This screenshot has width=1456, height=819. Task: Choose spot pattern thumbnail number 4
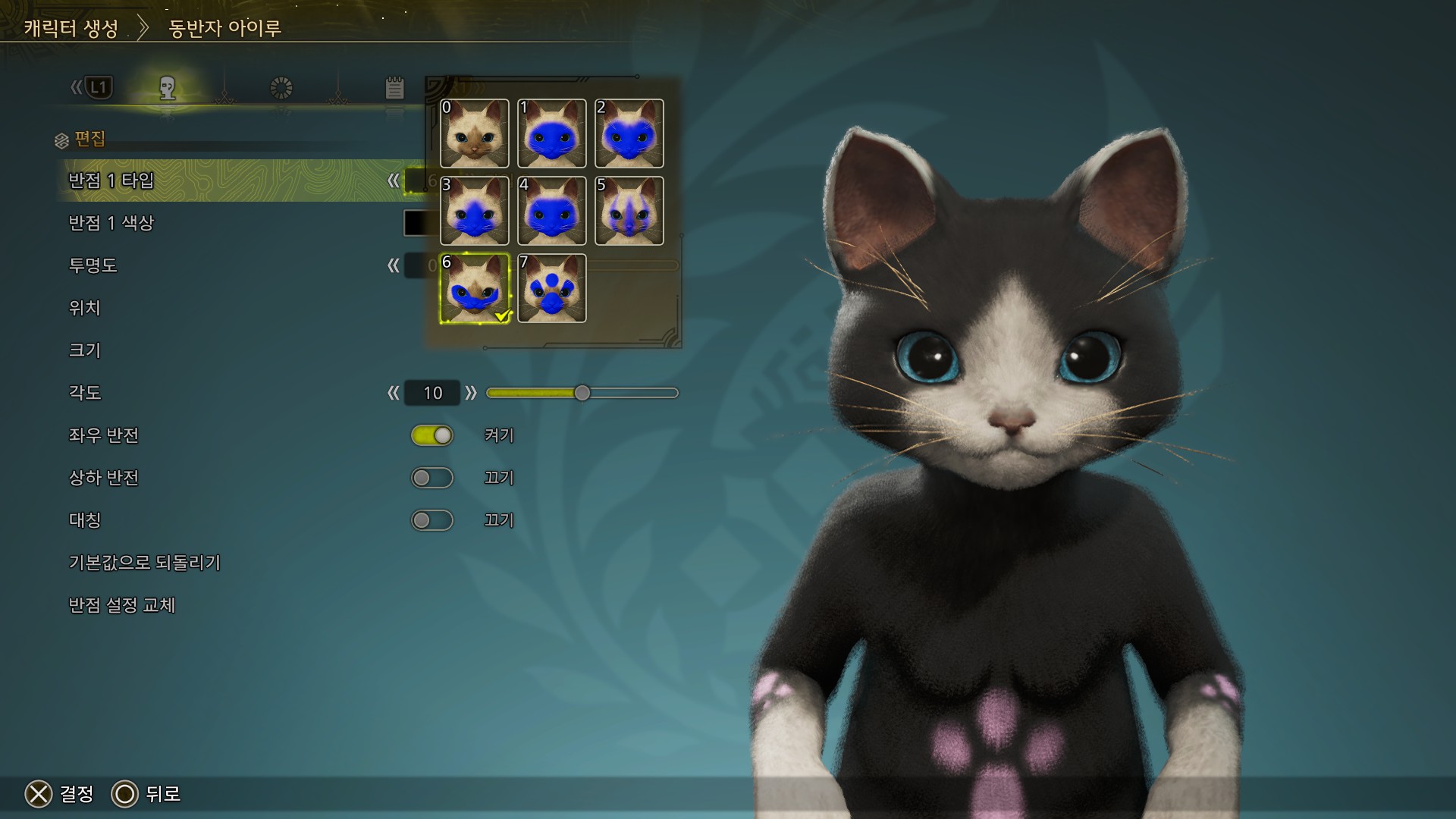[552, 211]
